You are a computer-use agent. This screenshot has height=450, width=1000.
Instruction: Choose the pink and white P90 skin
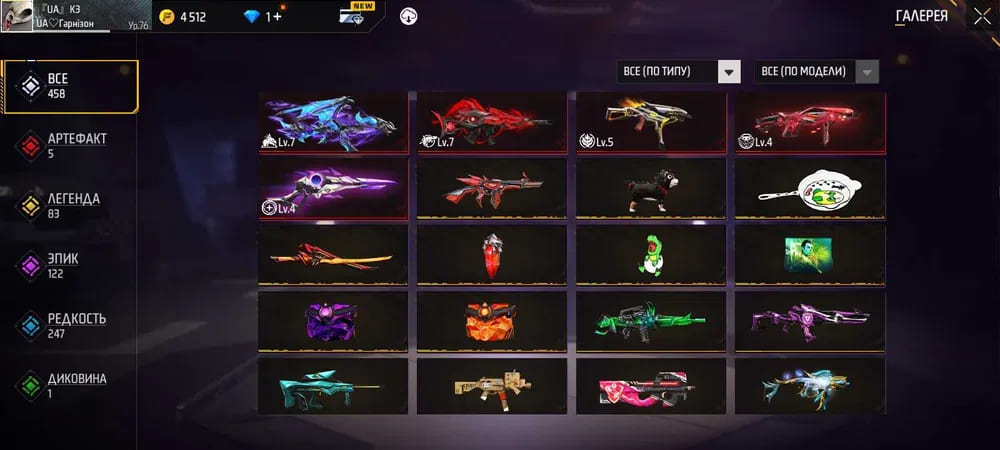pos(650,386)
